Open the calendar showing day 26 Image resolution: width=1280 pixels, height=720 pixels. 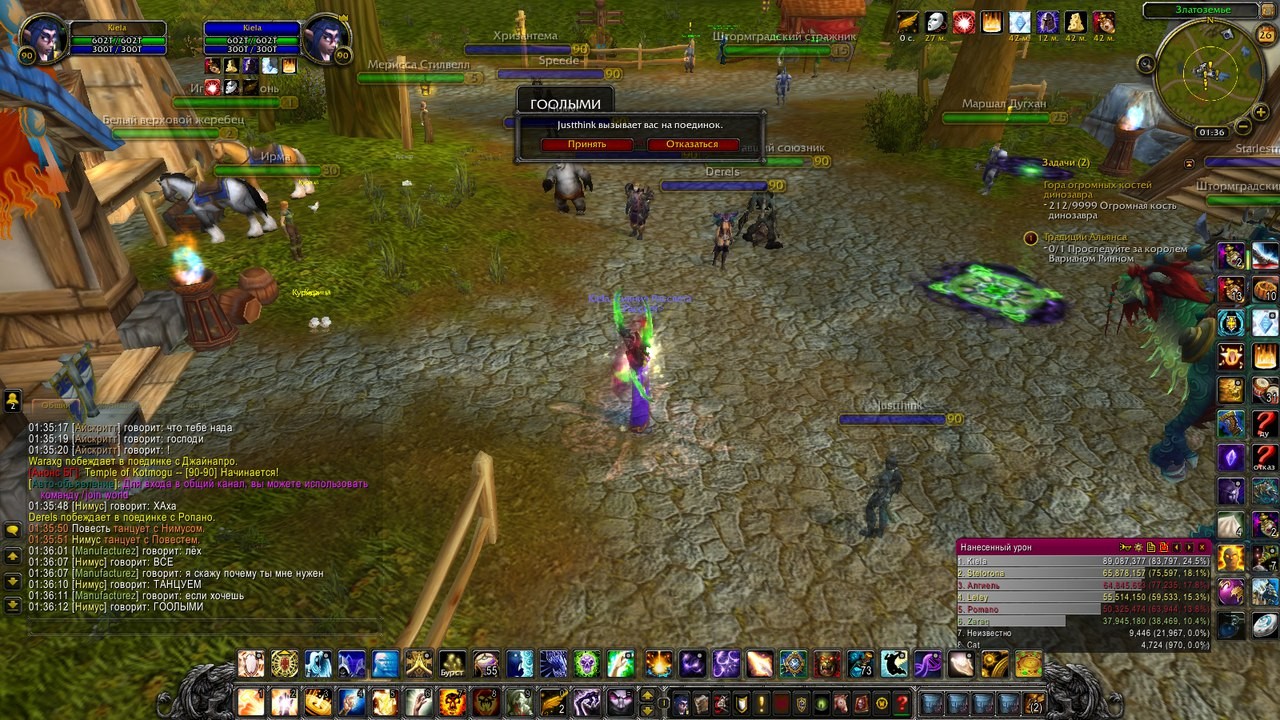[1265, 35]
